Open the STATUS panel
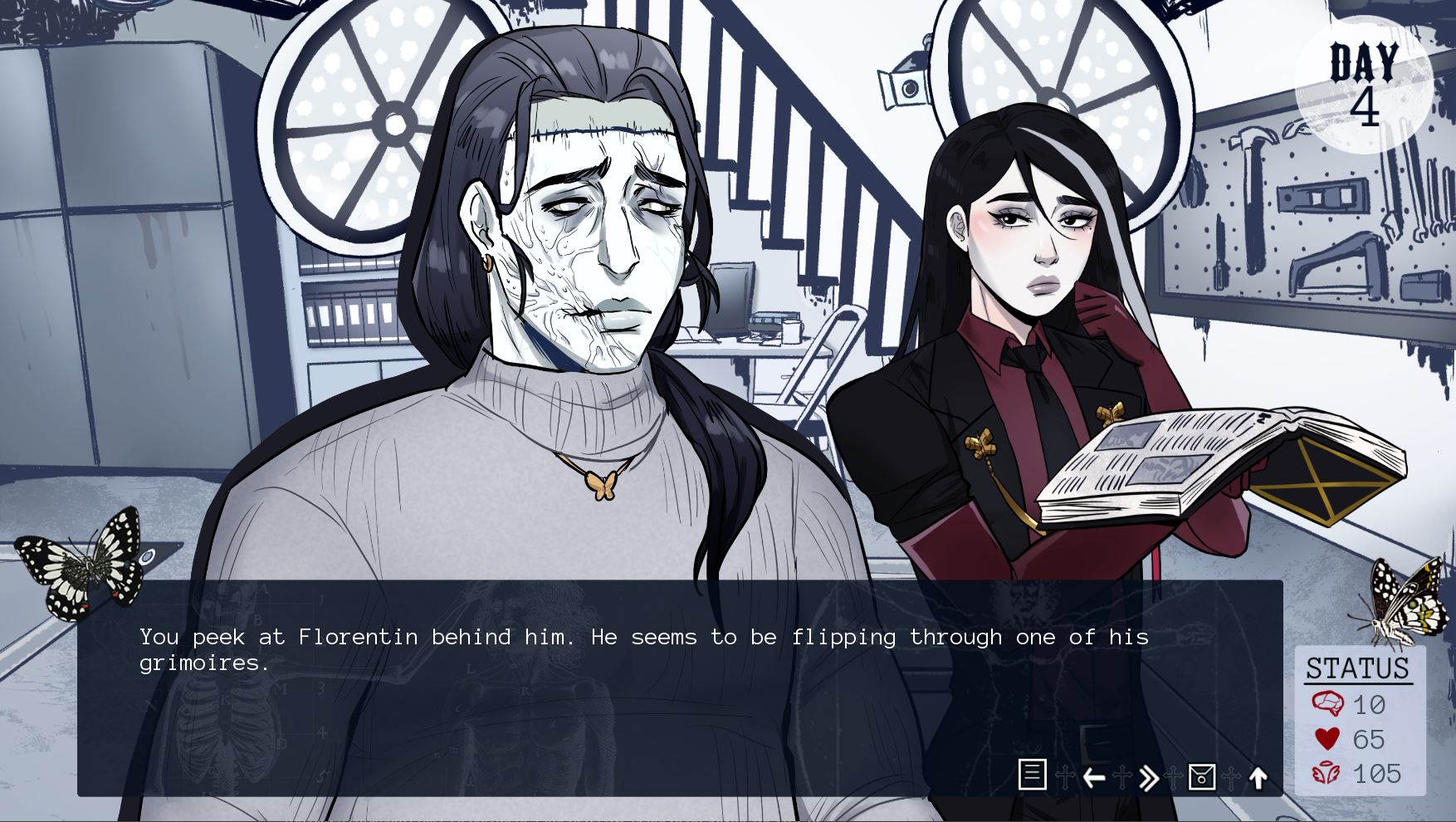The image size is (1456, 822). click(1358, 668)
